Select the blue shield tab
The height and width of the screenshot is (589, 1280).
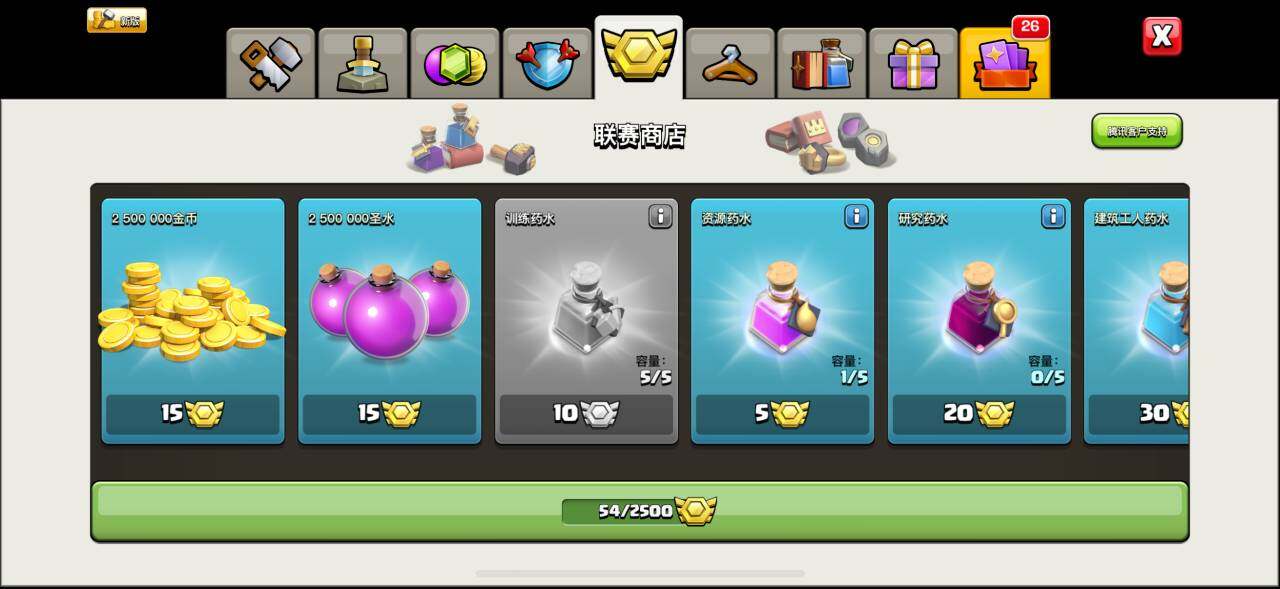coord(546,63)
